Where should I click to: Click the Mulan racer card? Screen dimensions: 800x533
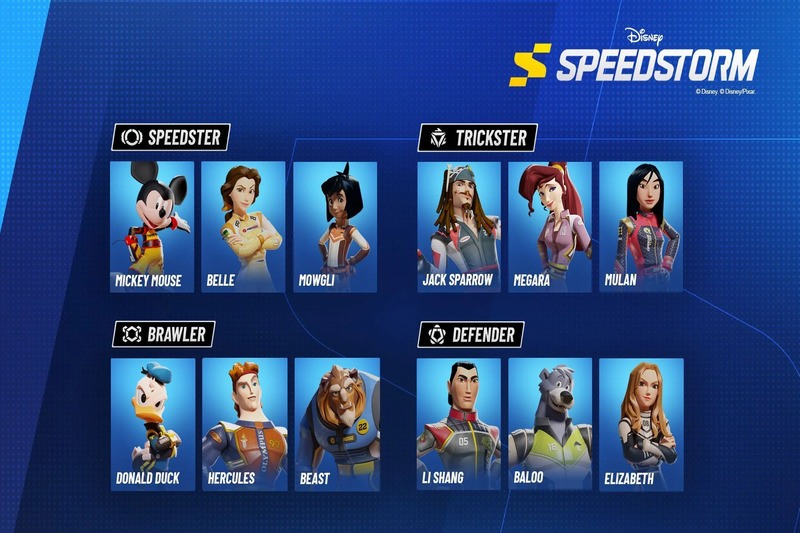[x=641, y=227]
